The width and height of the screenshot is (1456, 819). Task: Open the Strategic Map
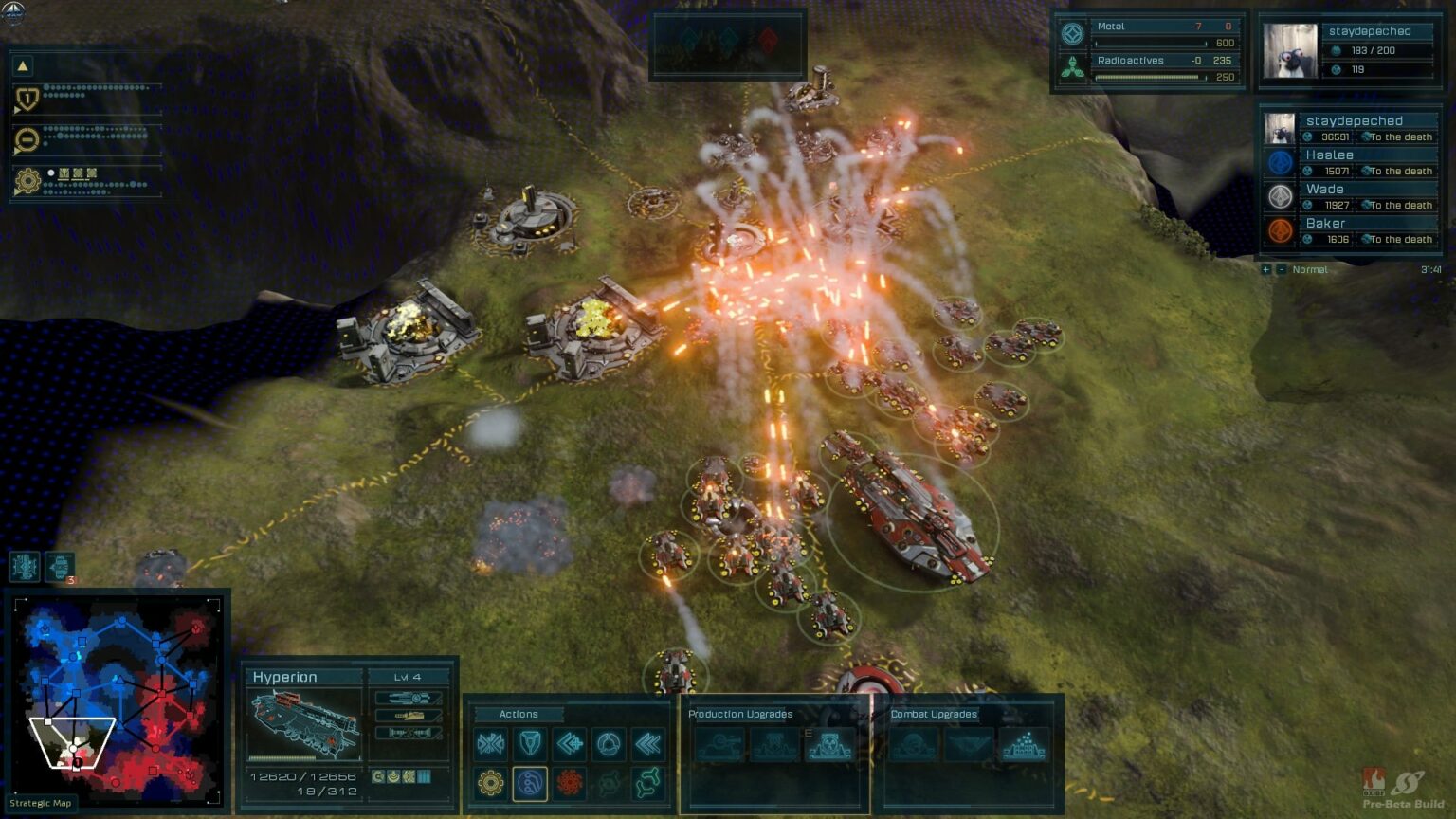tap(41, 803)
